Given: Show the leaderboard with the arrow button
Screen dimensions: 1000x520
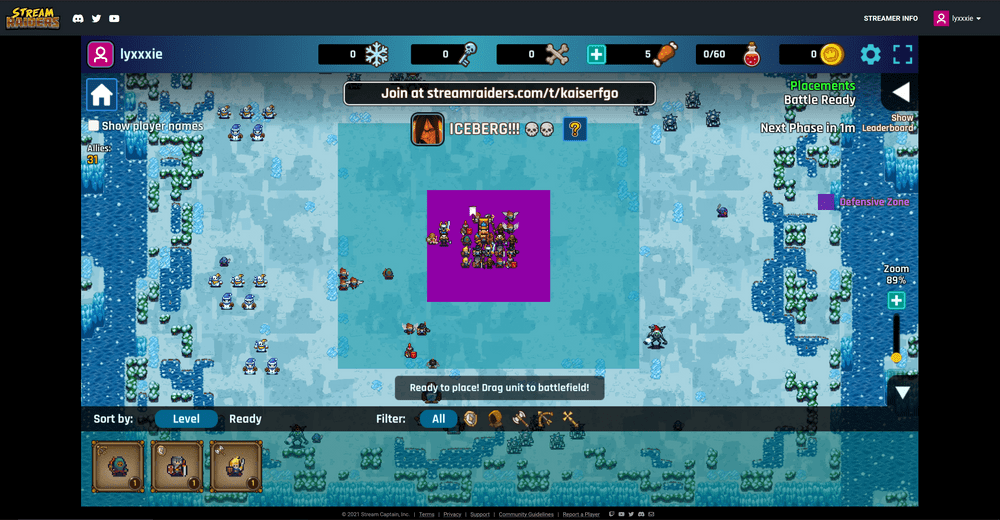Looking at the screenshot, I should click(900, 93).
